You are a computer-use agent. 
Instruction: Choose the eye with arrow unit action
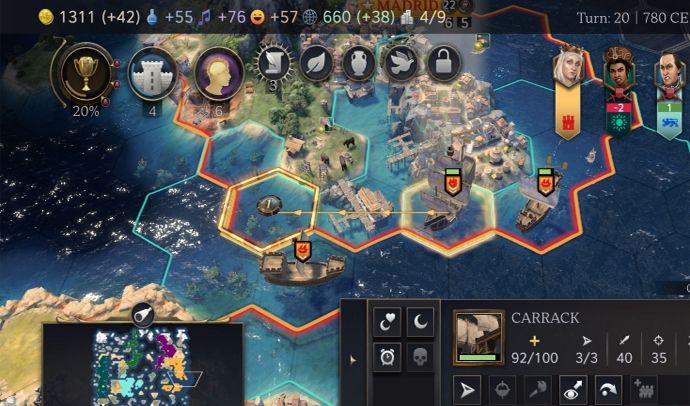point(574,389)
